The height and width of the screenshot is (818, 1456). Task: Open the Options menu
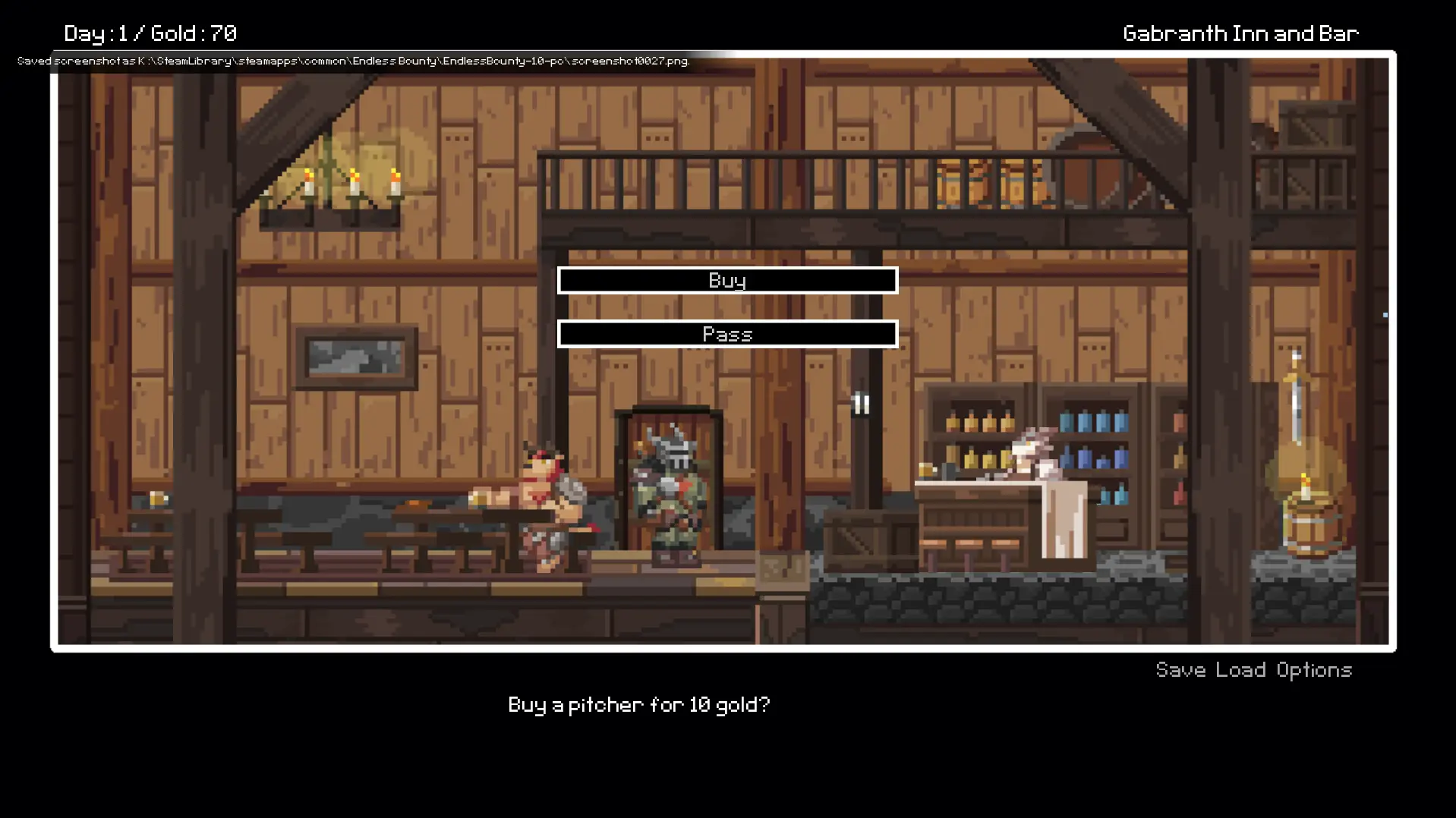pos(1314,670)
